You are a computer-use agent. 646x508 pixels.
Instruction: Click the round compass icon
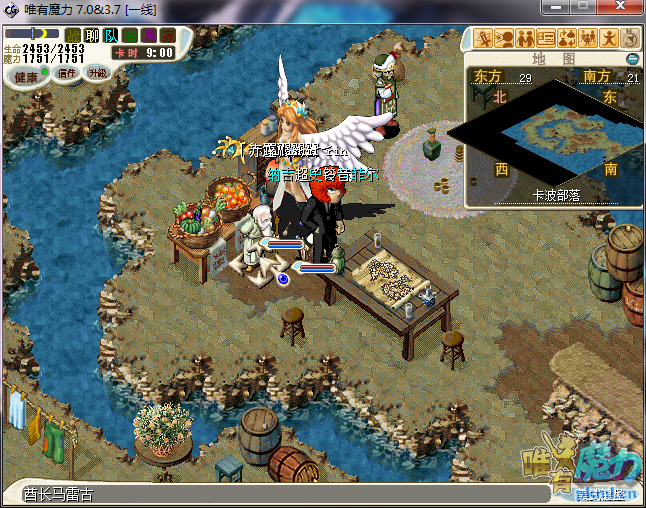click(630, 38)
